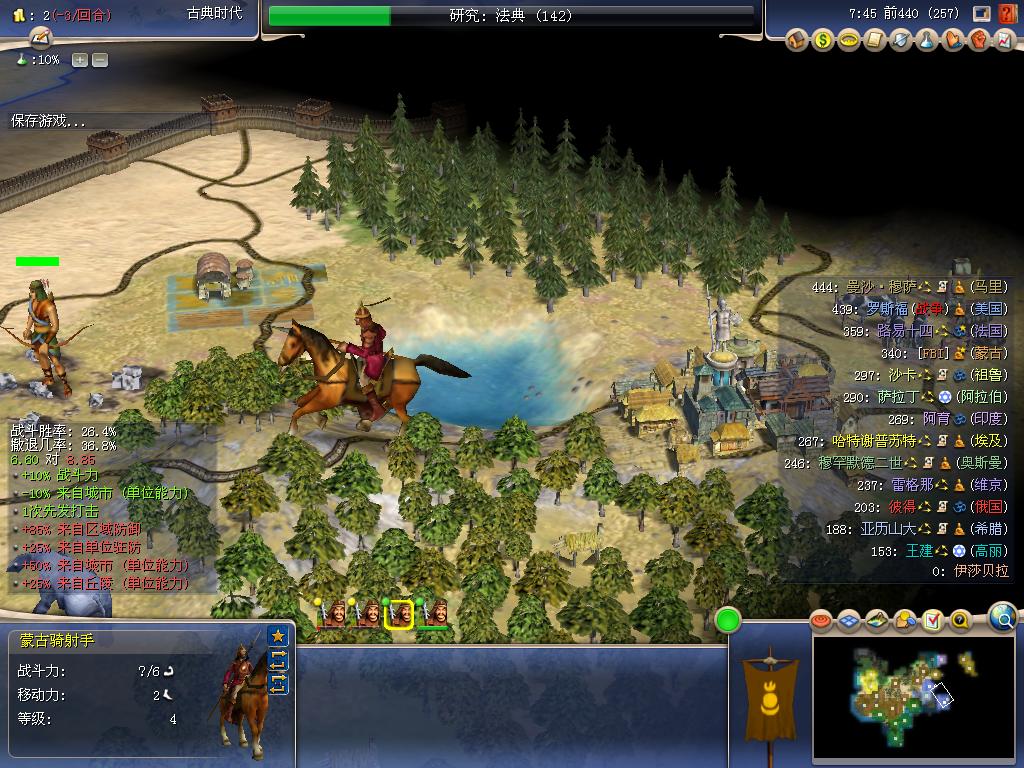The width and height of the screenshot is (1024, 768).
Task: Open the Civics gold ring icon
Action: tap(849, 40)
